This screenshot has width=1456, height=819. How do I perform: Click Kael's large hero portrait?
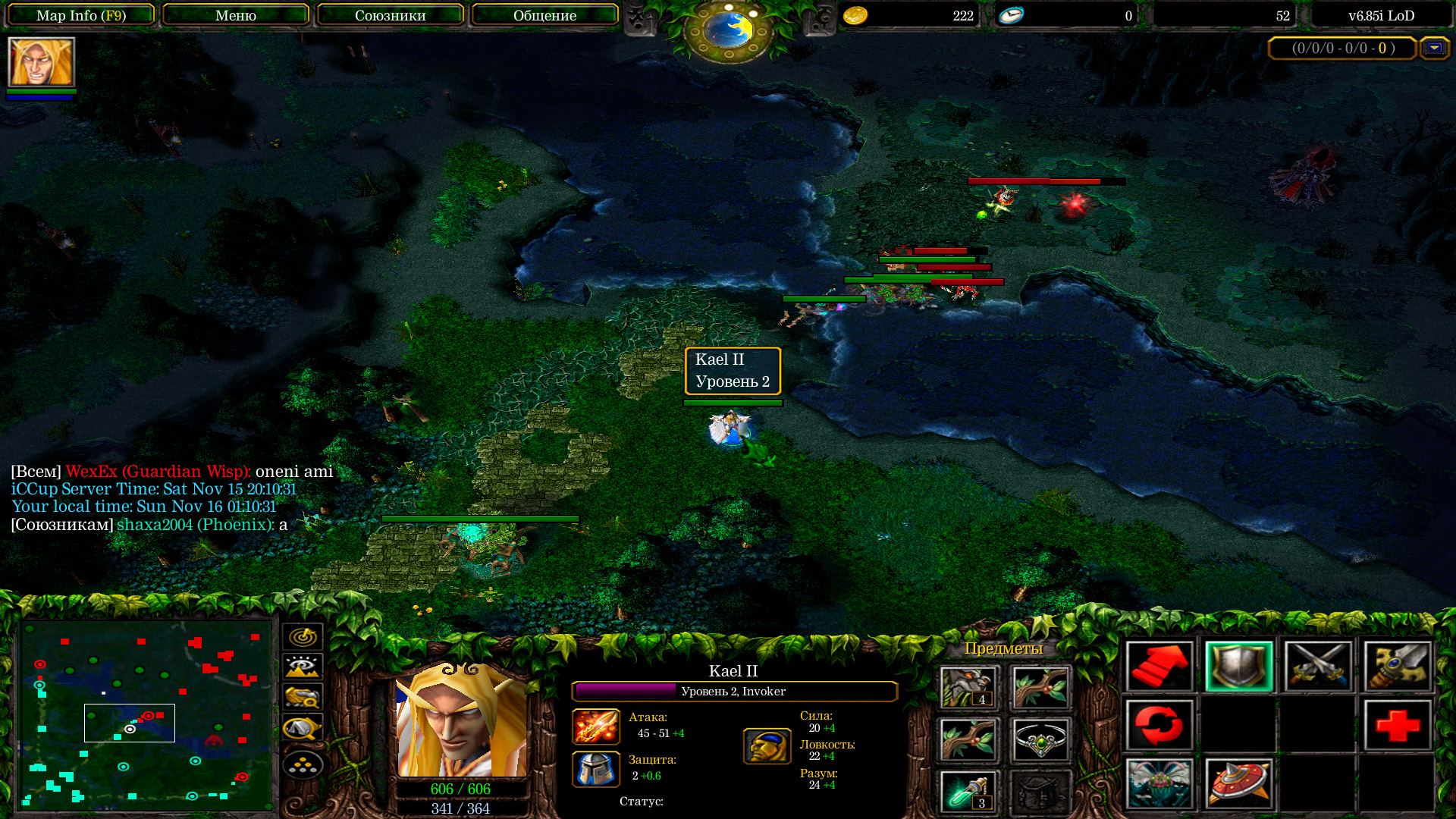pyautogui.click(x=461, y=719)
